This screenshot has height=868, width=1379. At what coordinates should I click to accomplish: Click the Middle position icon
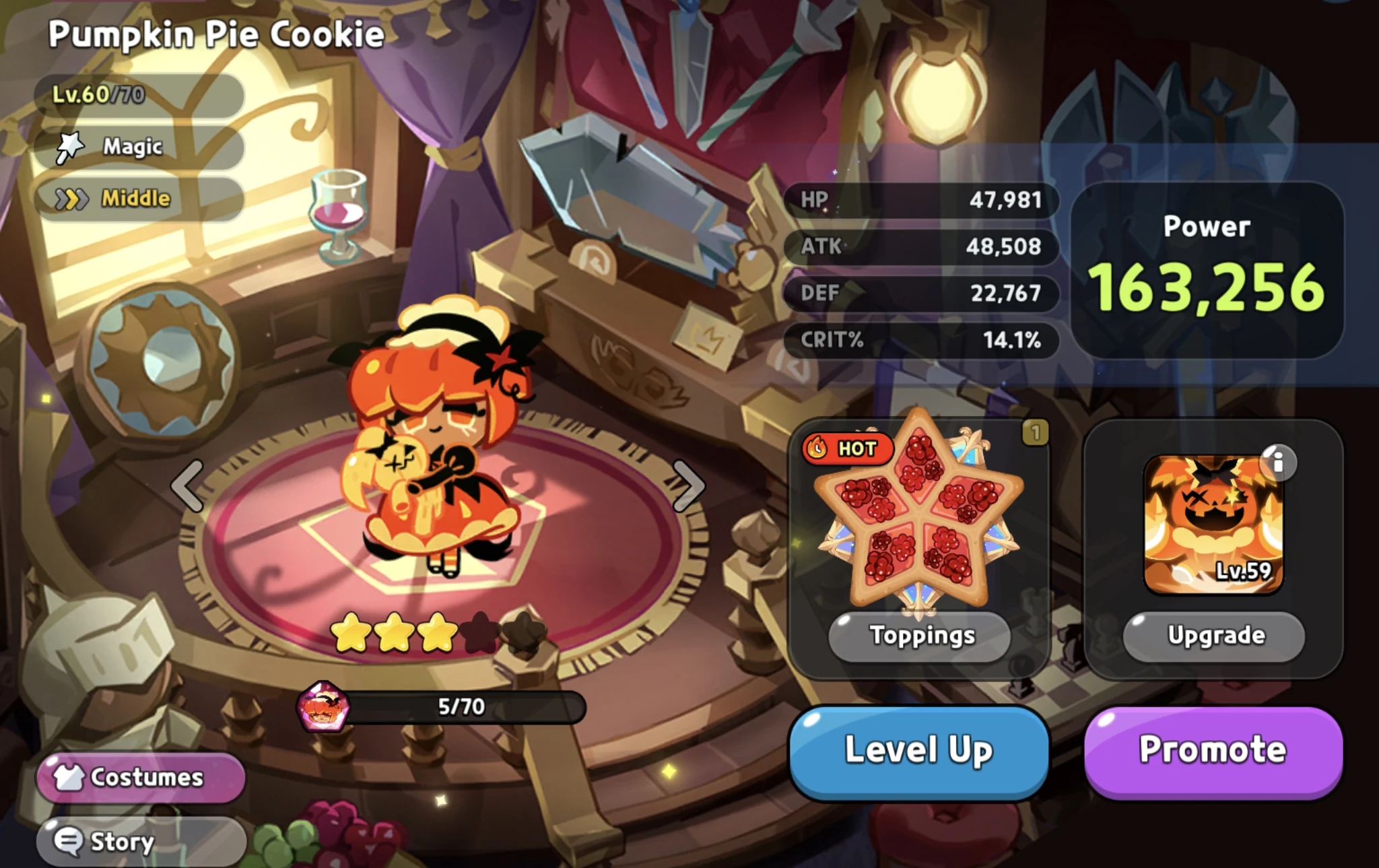(x=71, y=196)
